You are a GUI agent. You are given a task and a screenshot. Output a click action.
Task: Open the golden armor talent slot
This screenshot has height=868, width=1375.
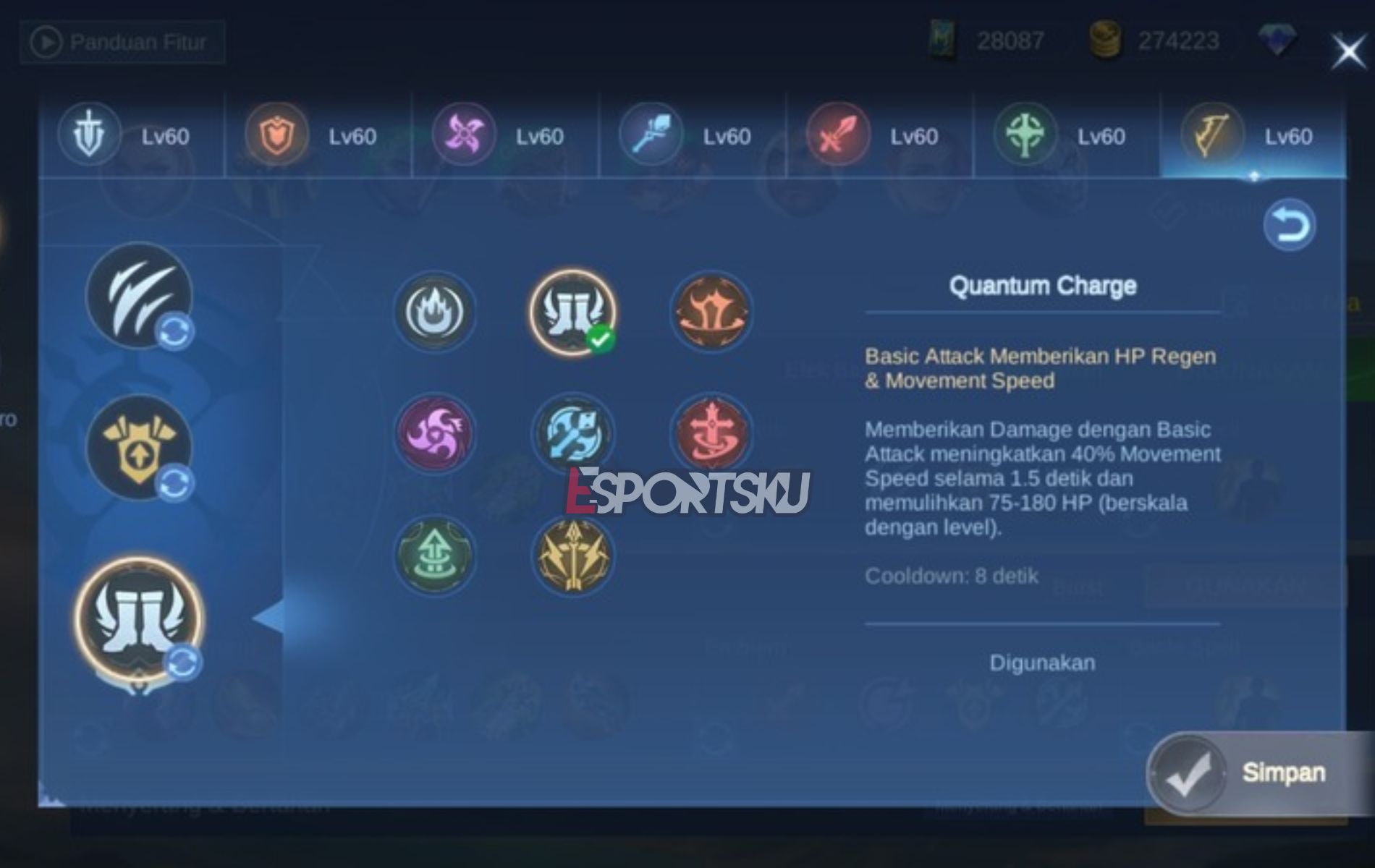coord(141,448)
